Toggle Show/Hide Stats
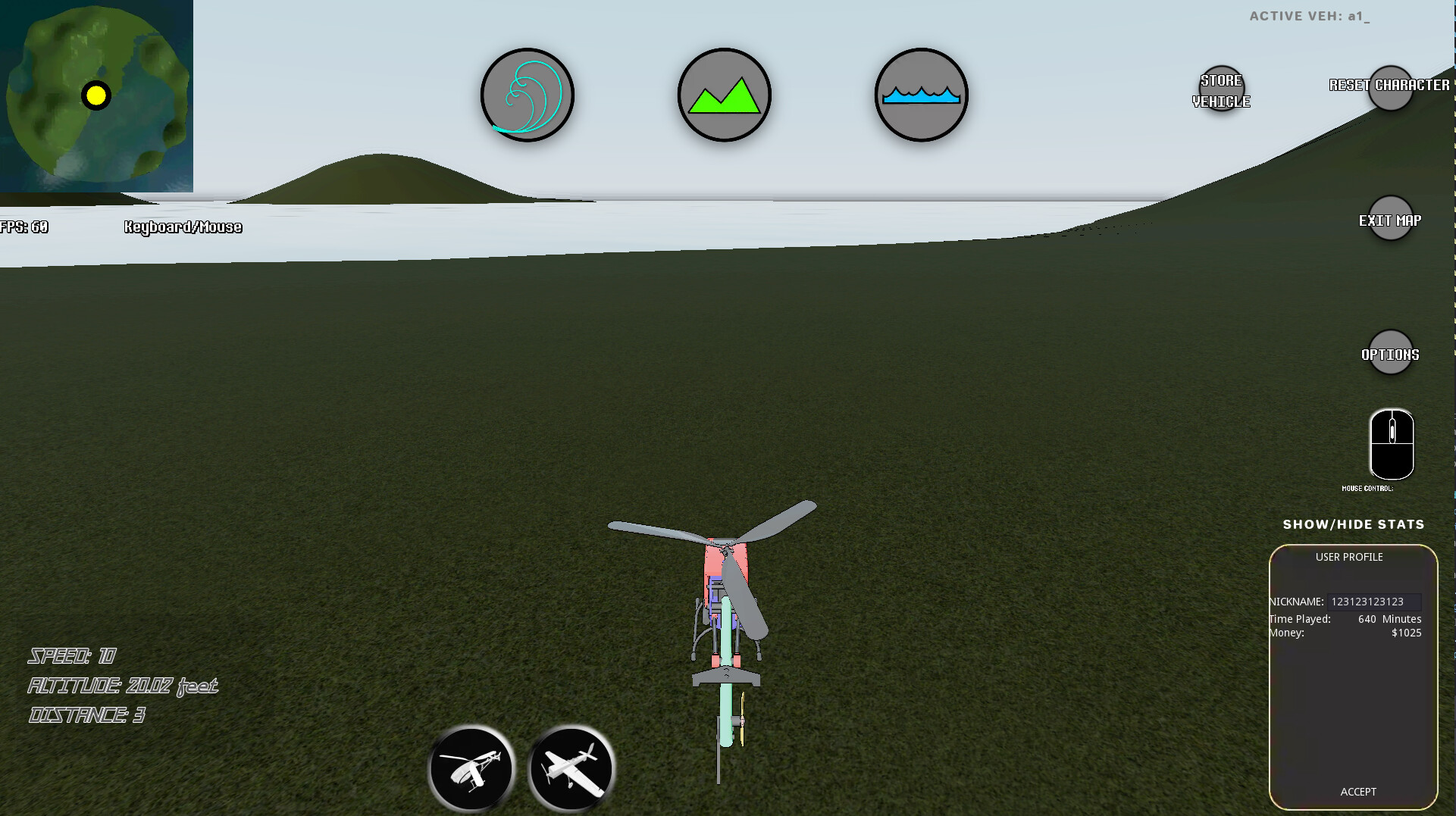The width and height of the screenshot is (1456, 816). (x=1354, y=524)
